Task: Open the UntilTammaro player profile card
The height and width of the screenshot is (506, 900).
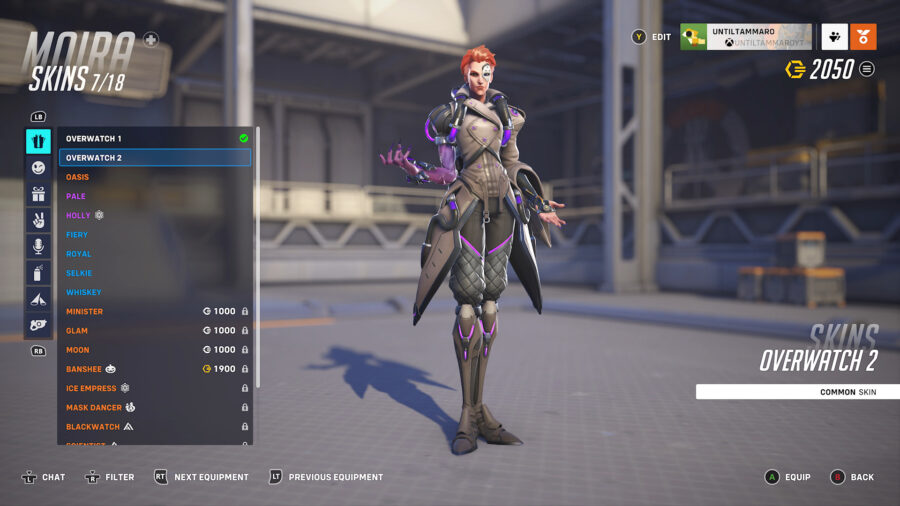Action: pyautogui.click(x=745, y=37)
